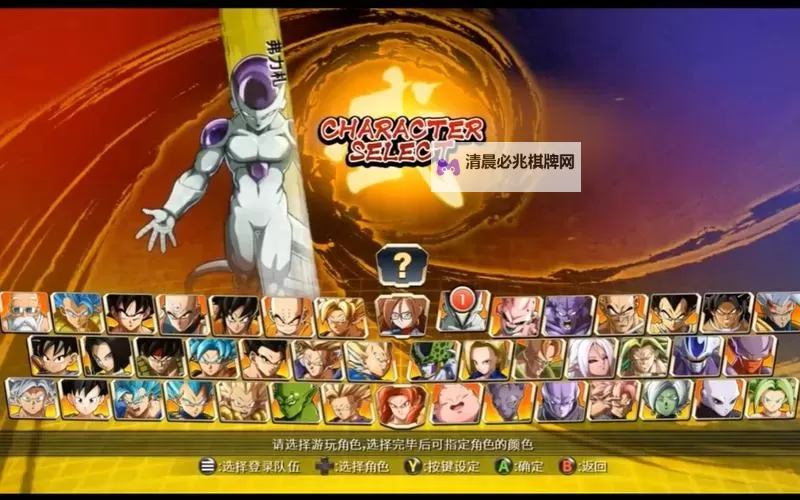Choose Android 18's portrait

487,357
